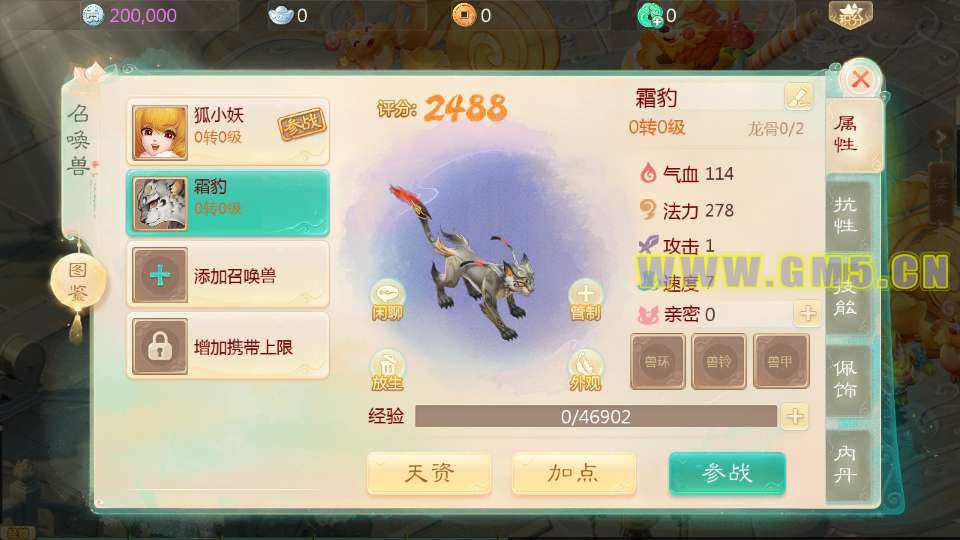Increase 亲密 intimacy with the plus button
The image size is (960, 540).
tap(807, 313)
